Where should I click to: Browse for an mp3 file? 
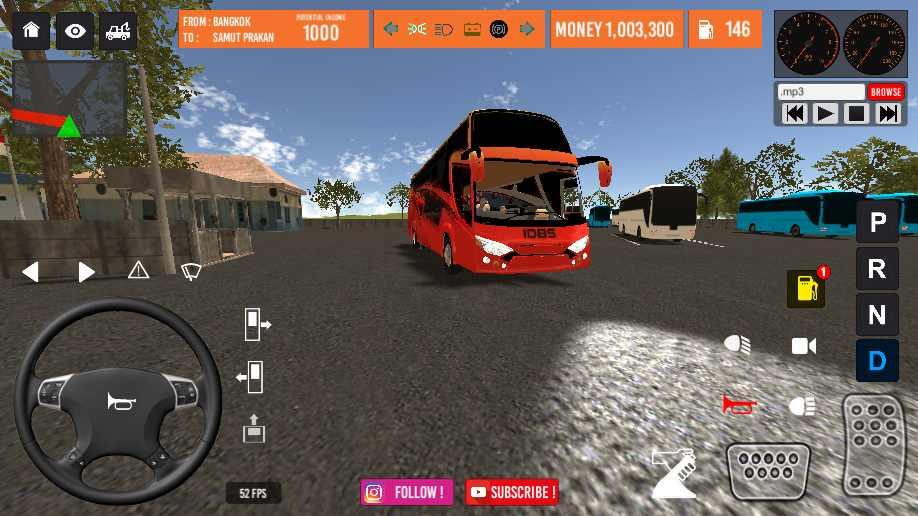click(x=886, y=92)
